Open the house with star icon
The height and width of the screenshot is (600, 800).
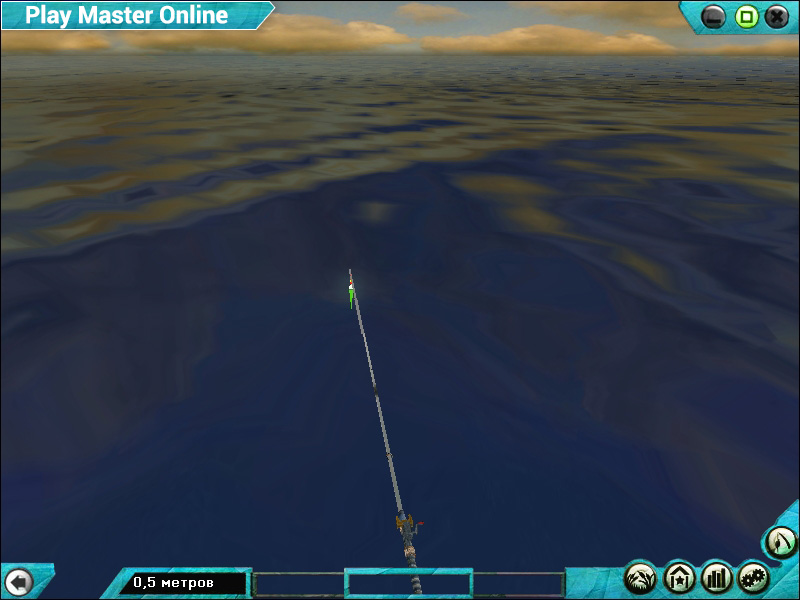point(679,577)
